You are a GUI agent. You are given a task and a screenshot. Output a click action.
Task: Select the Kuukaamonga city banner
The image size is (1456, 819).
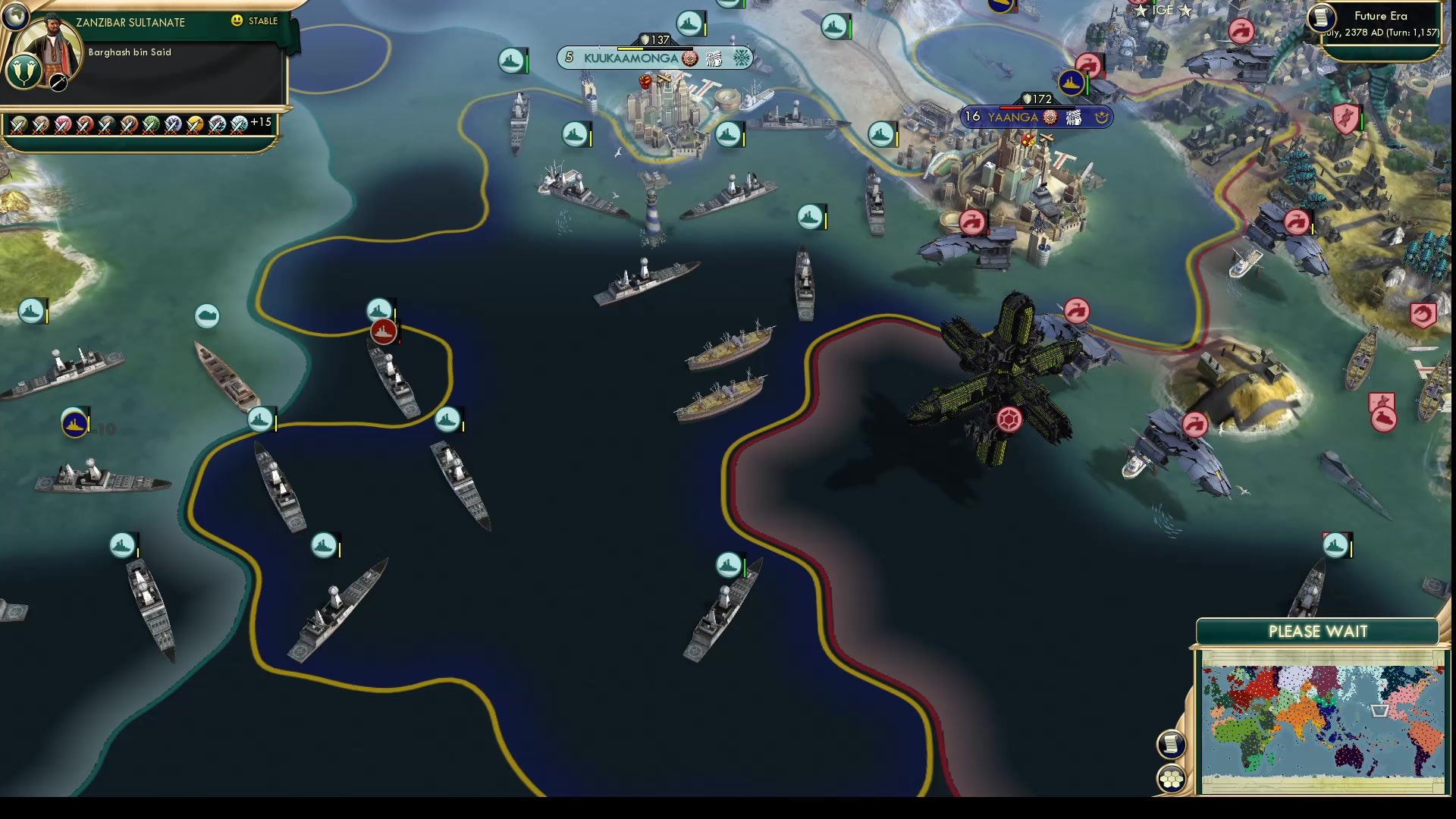(x=629, y=58)
